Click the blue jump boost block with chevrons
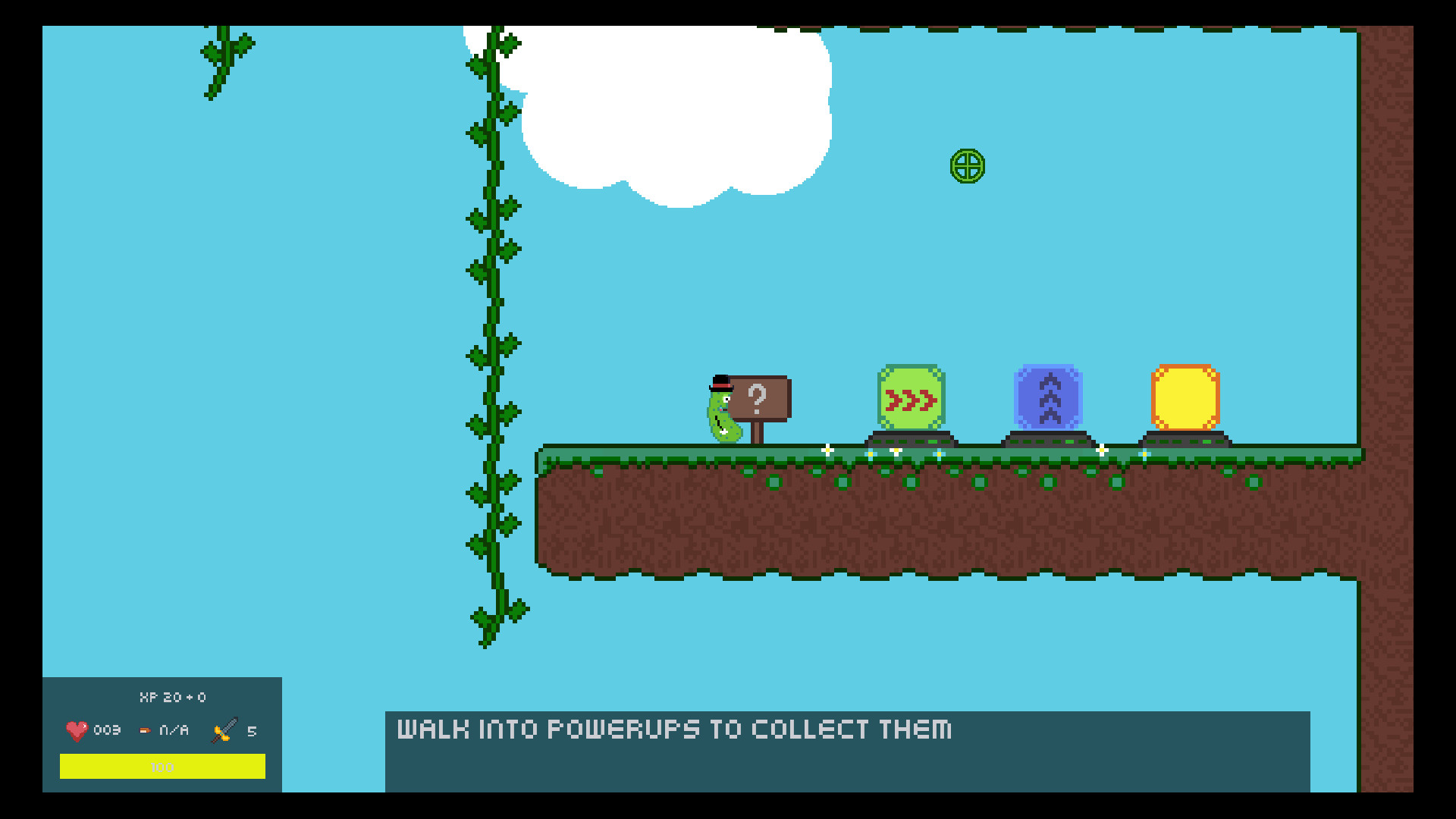Screen dimensions: 1456x819 click(1048, 397)
